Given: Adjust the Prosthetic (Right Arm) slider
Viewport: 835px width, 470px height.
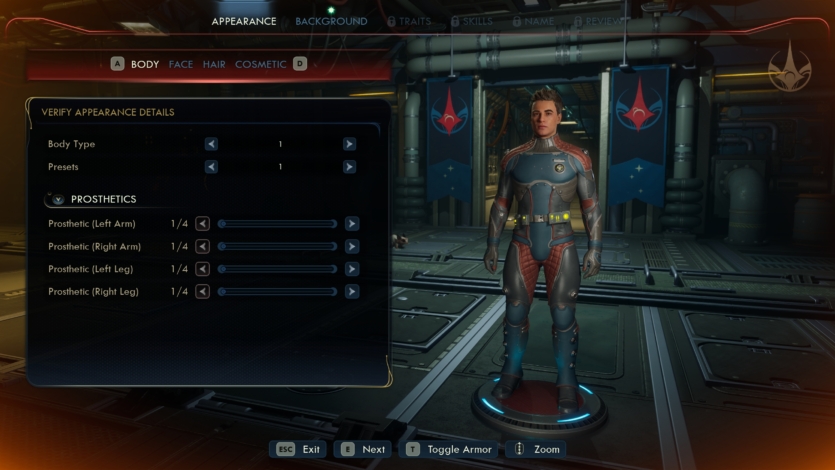Looking at the screenshot, I should pos(277,246).
